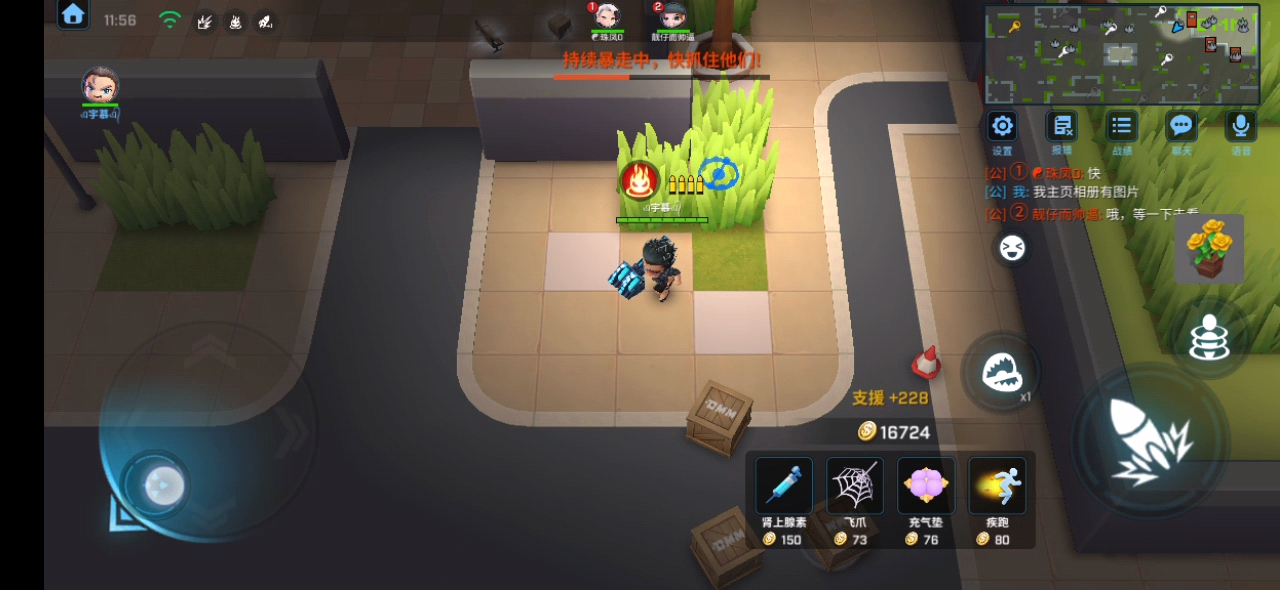Activate the jump spring button
This screenshot has width=1280, height=590.
(x=1209, y=339)
